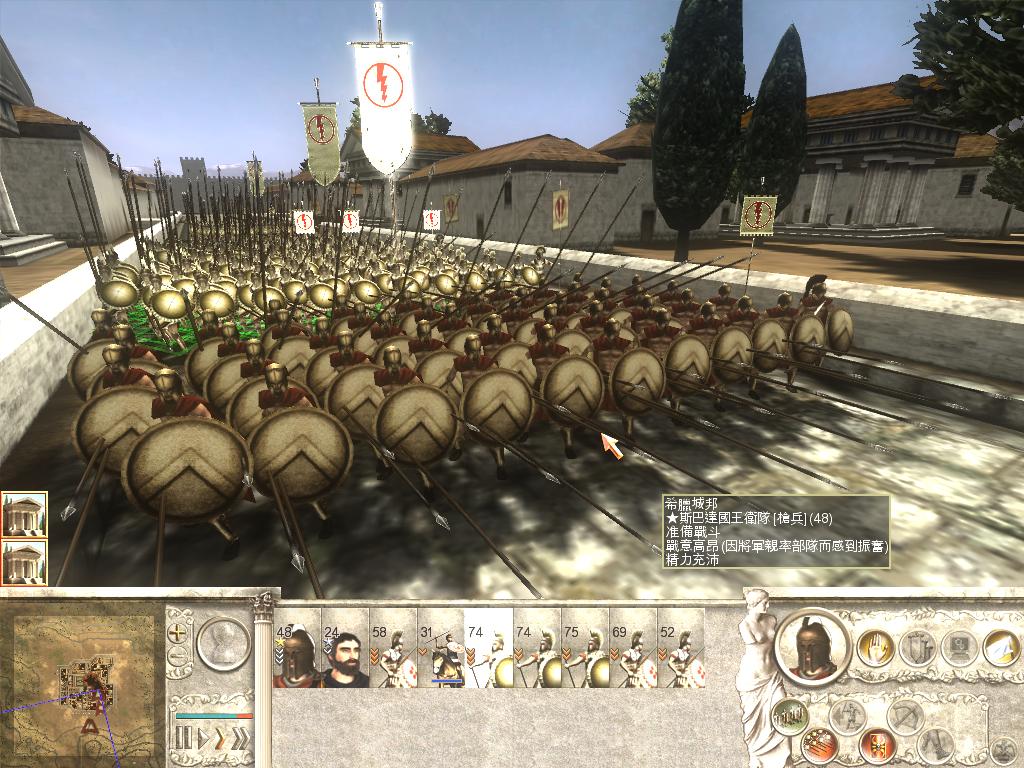The image size is (1024, 768).
Task: Select the Spartan general unit card (48)
Action: click(297, 656)
